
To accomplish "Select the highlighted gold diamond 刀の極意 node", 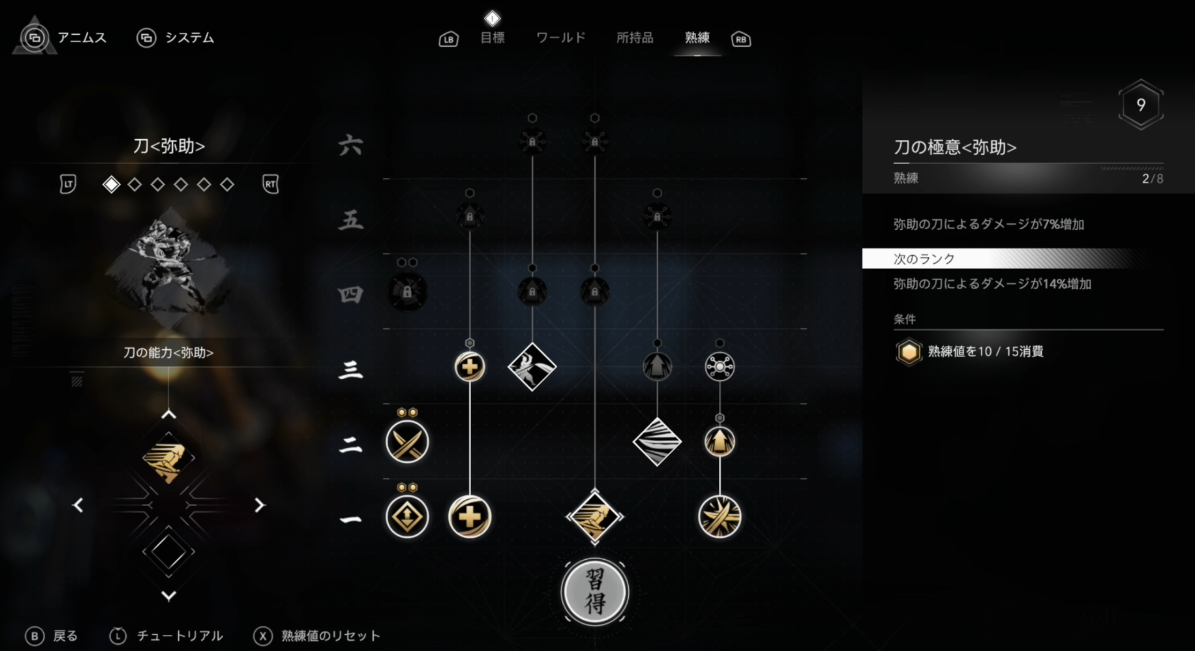I will (x=595, y=516).
